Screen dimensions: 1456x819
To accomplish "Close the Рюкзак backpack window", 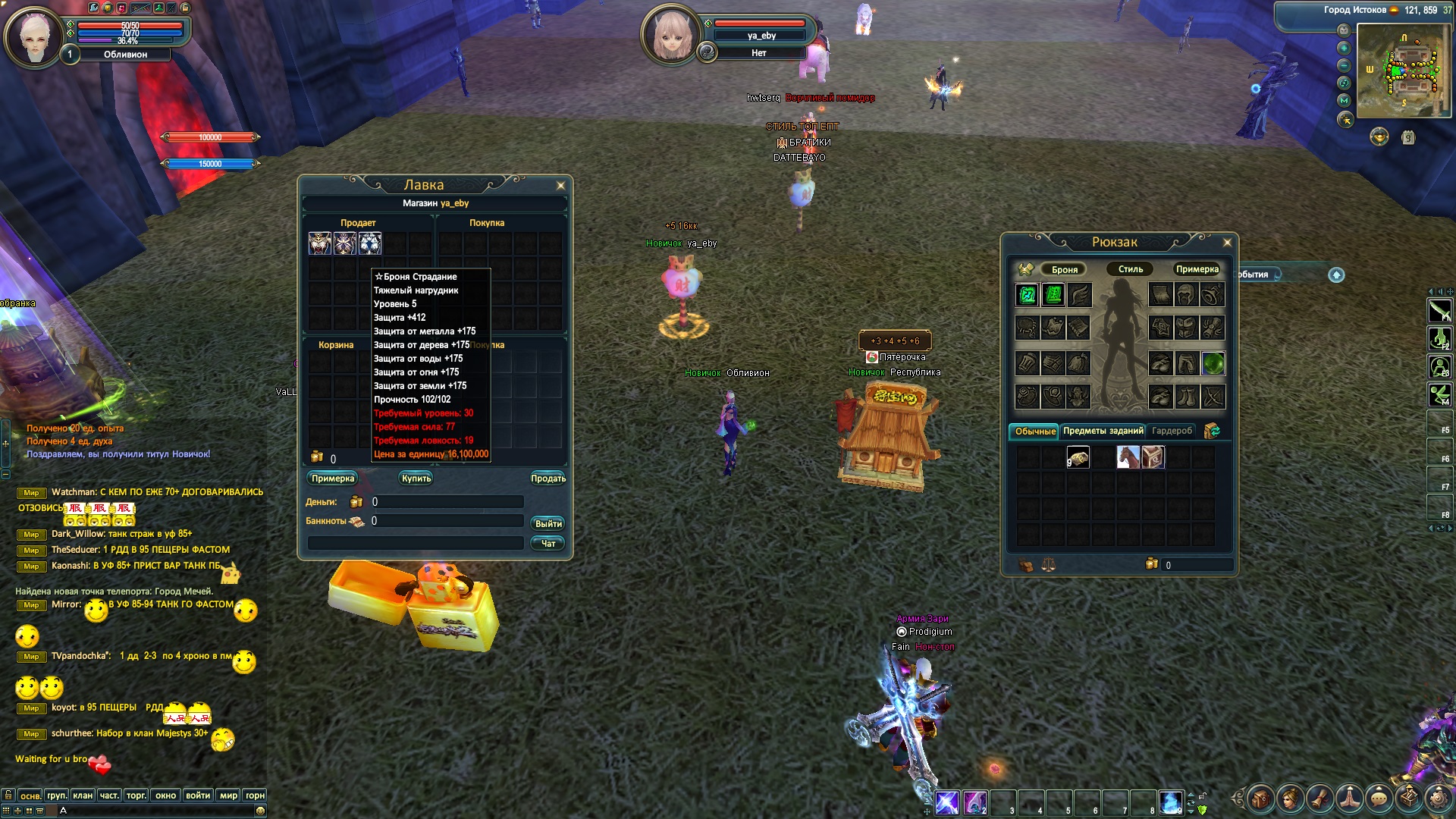I will [x=1227, y=243].
